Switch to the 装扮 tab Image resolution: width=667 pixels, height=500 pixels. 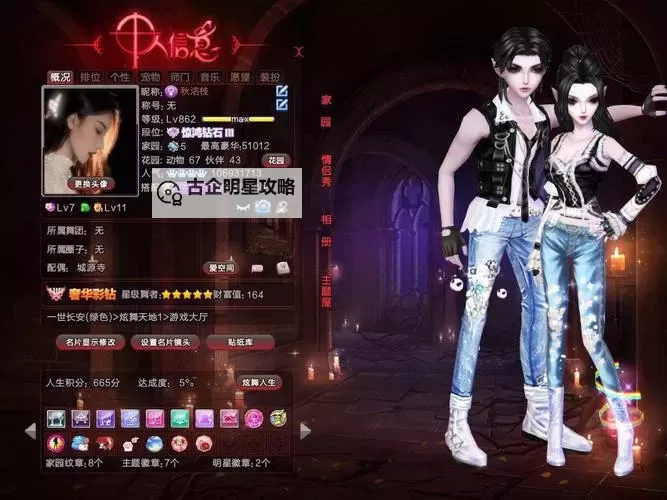point(269,76)
